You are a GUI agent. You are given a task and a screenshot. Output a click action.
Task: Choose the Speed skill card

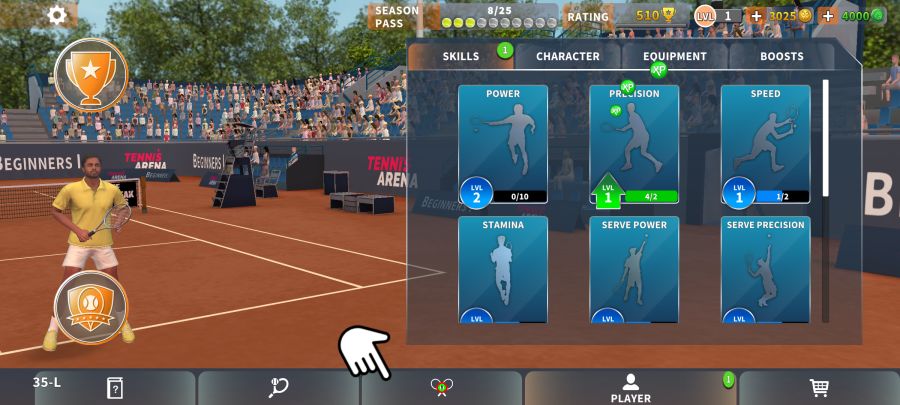click(765, 144)
